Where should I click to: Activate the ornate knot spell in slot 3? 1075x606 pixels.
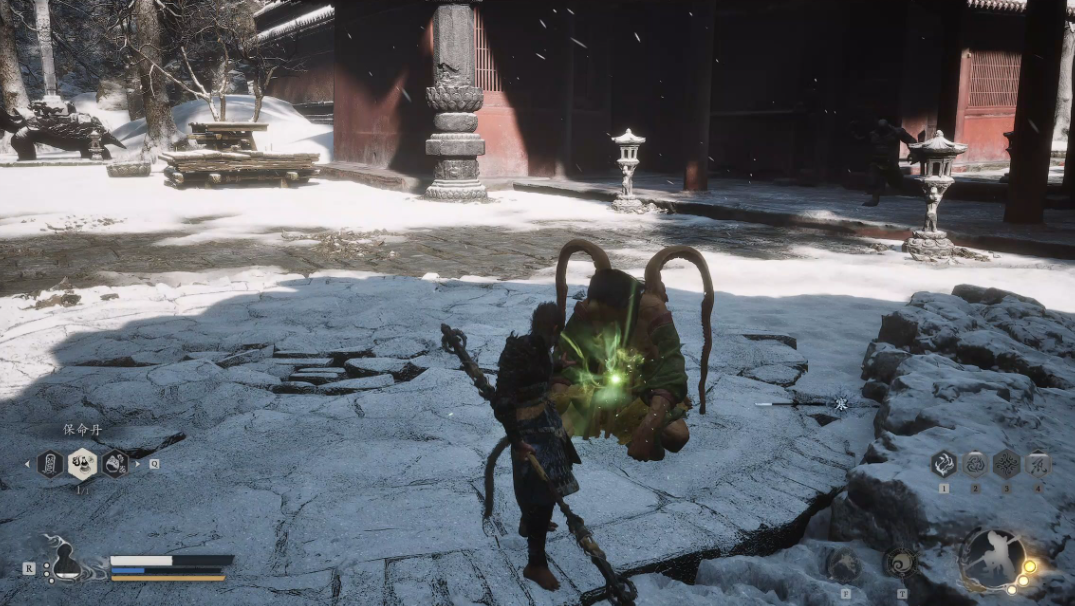1006,463
